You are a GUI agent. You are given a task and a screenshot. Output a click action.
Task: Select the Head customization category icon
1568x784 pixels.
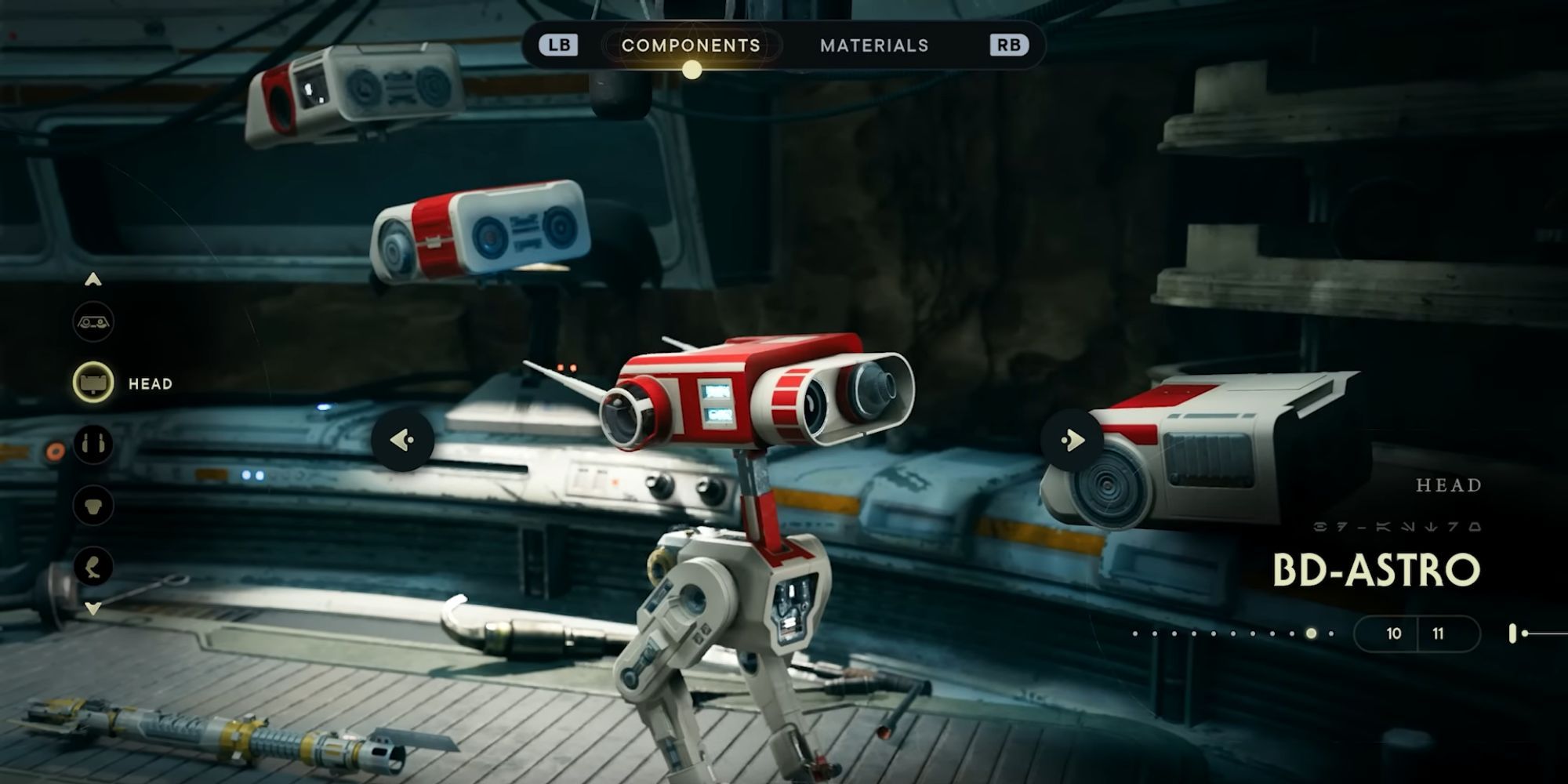93,384
